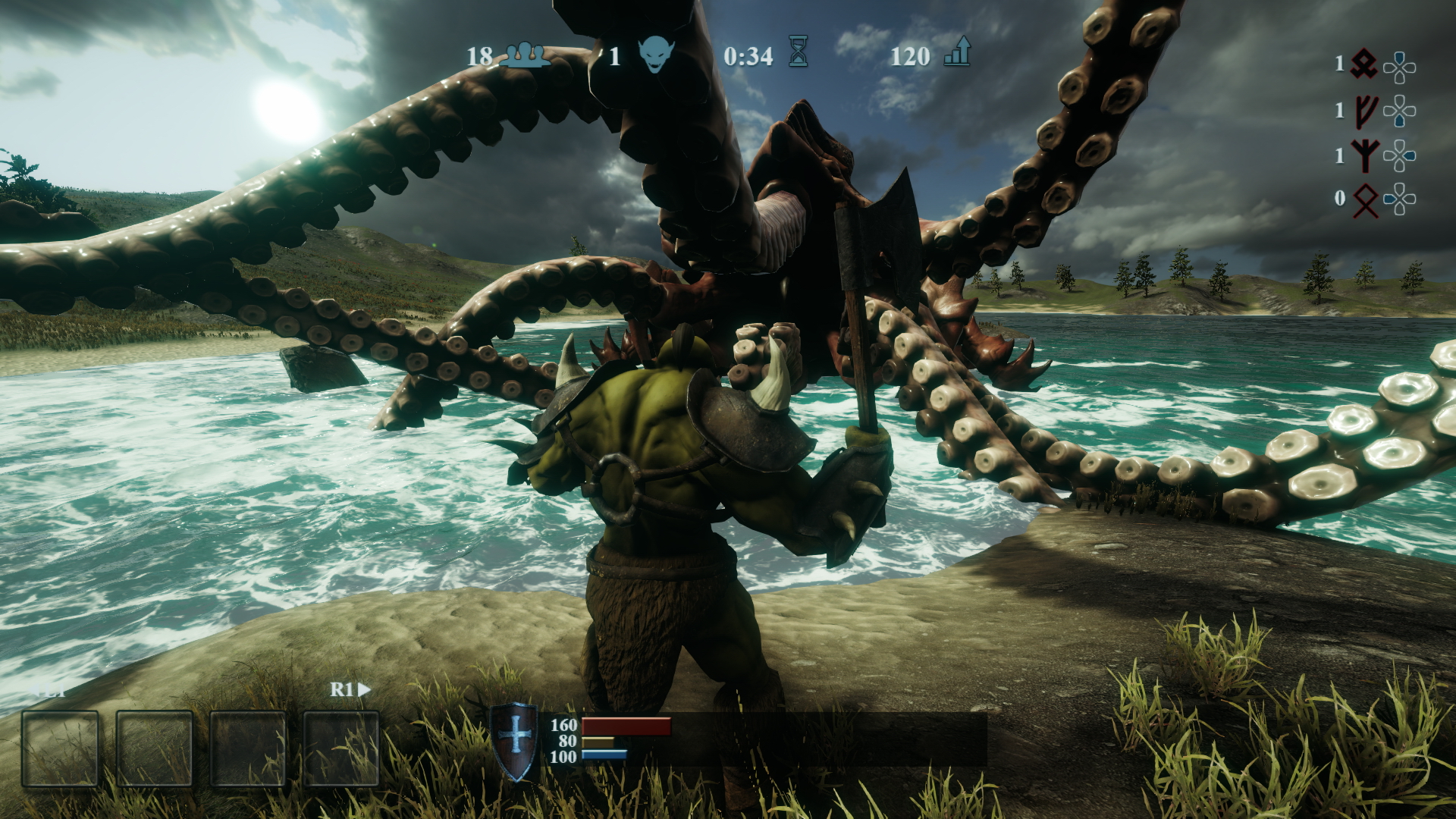Select the filled diamond Othala rune
The height and width of the screenshot is (819, 1456).
(x=1364, y=64)
